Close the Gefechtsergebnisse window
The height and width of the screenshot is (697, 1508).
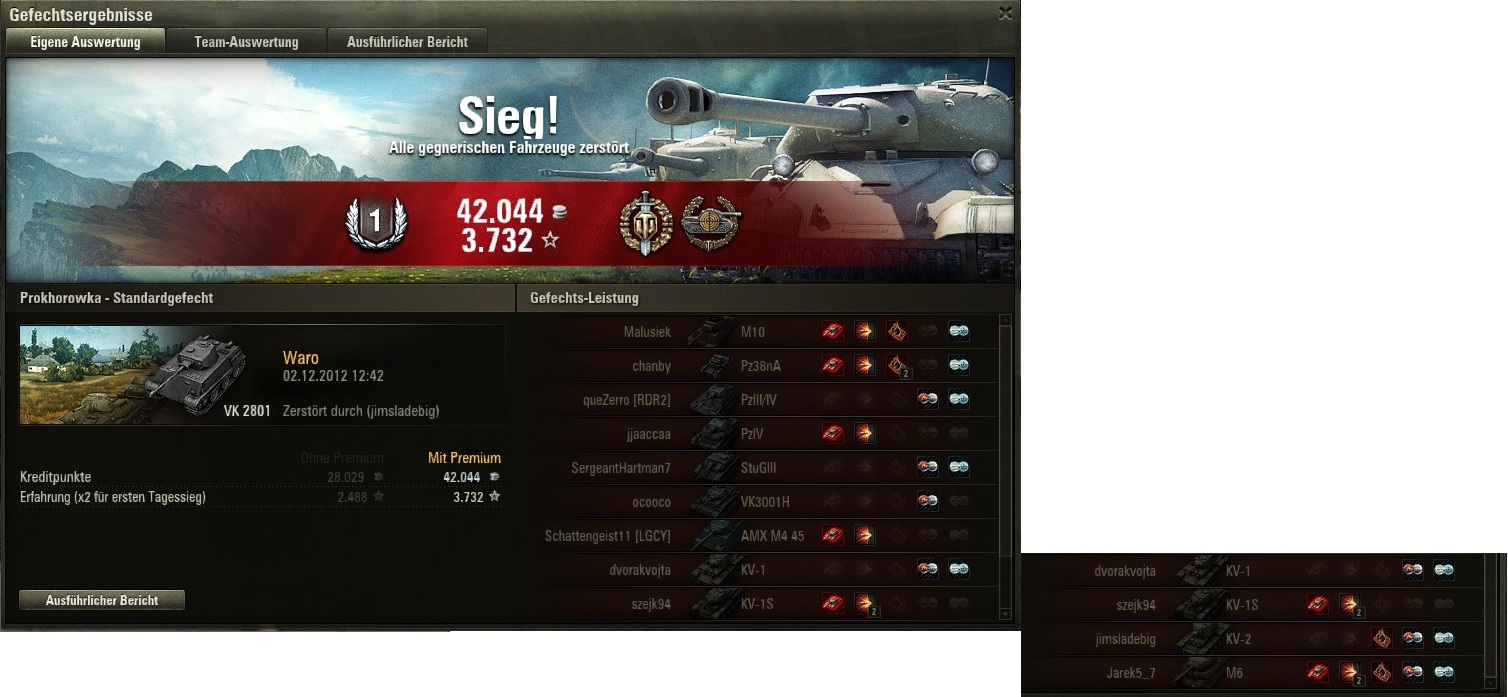click(x=1005, y=13)
